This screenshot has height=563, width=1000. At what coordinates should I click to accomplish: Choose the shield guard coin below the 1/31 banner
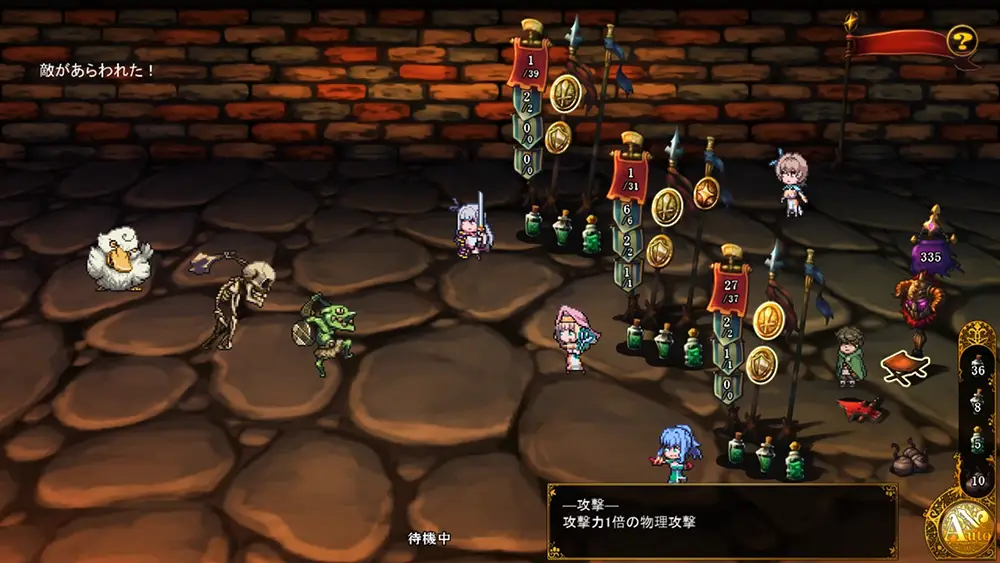coord(659,250)
